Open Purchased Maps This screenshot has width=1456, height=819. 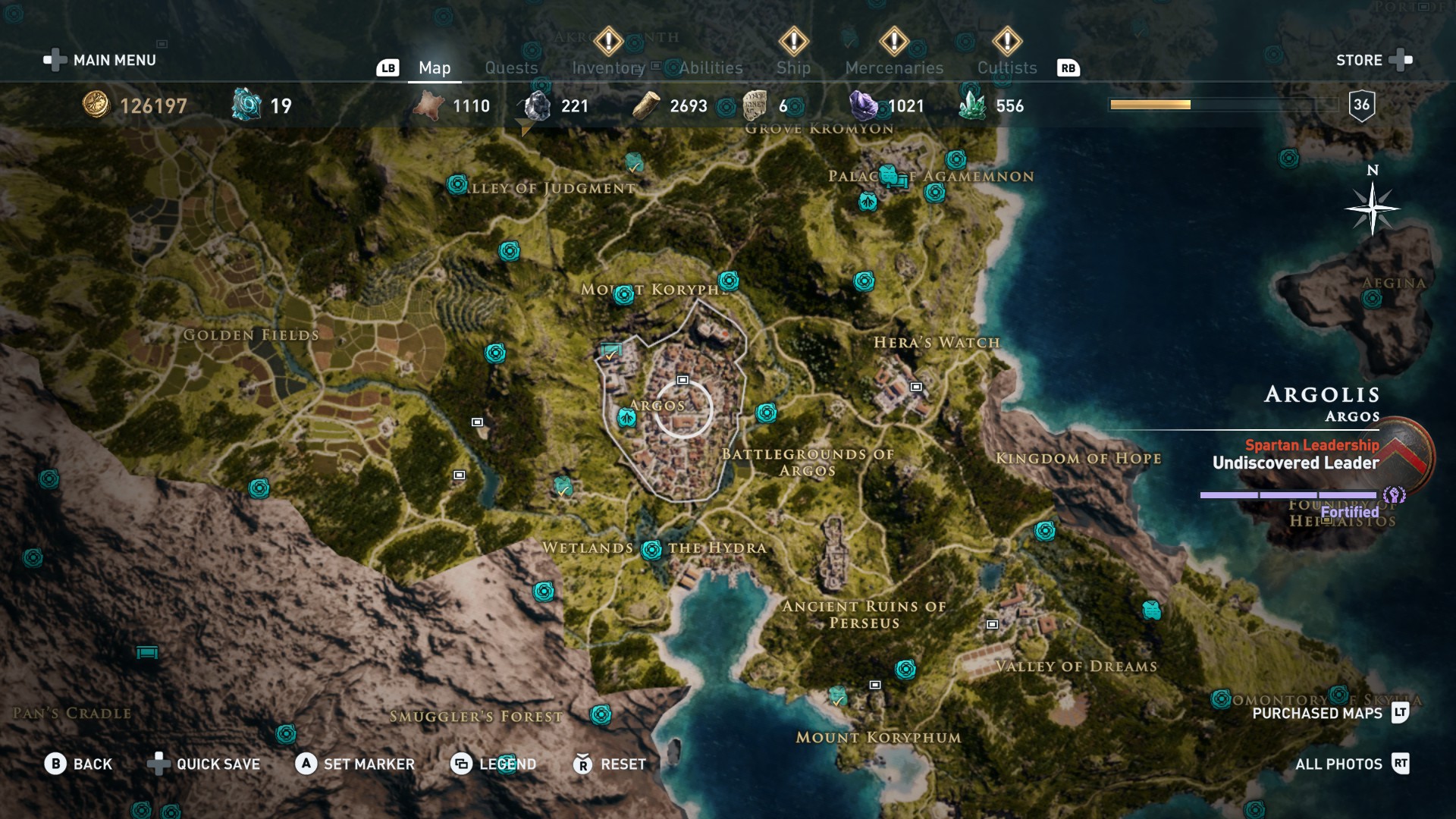(x=1317, y=714)
